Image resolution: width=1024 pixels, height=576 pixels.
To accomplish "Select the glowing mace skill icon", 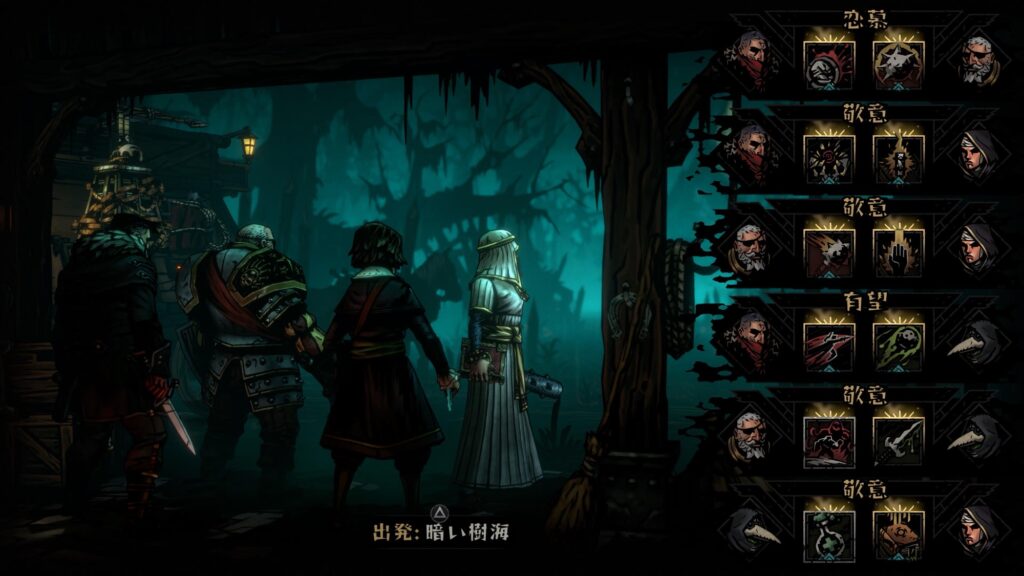I will (898, 157).
